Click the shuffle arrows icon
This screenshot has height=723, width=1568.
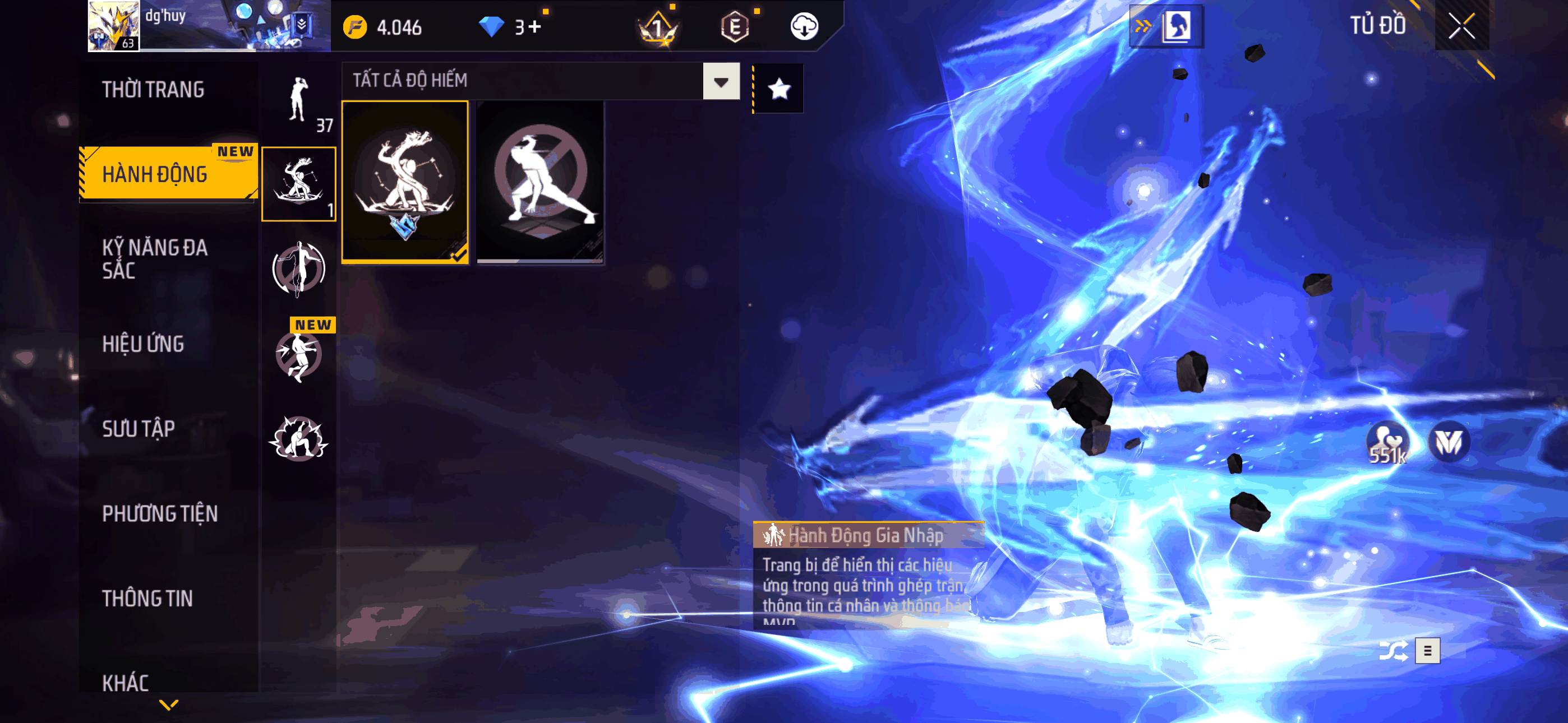click(x=1392, y=651)
